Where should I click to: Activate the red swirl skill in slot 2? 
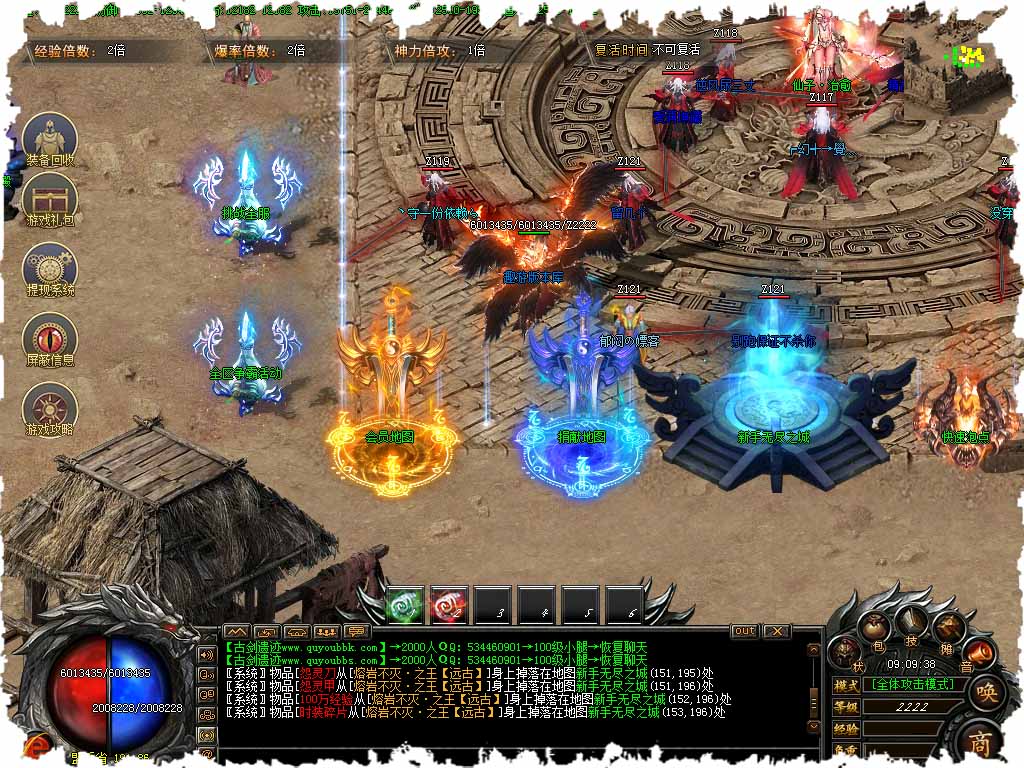[449, 605]
